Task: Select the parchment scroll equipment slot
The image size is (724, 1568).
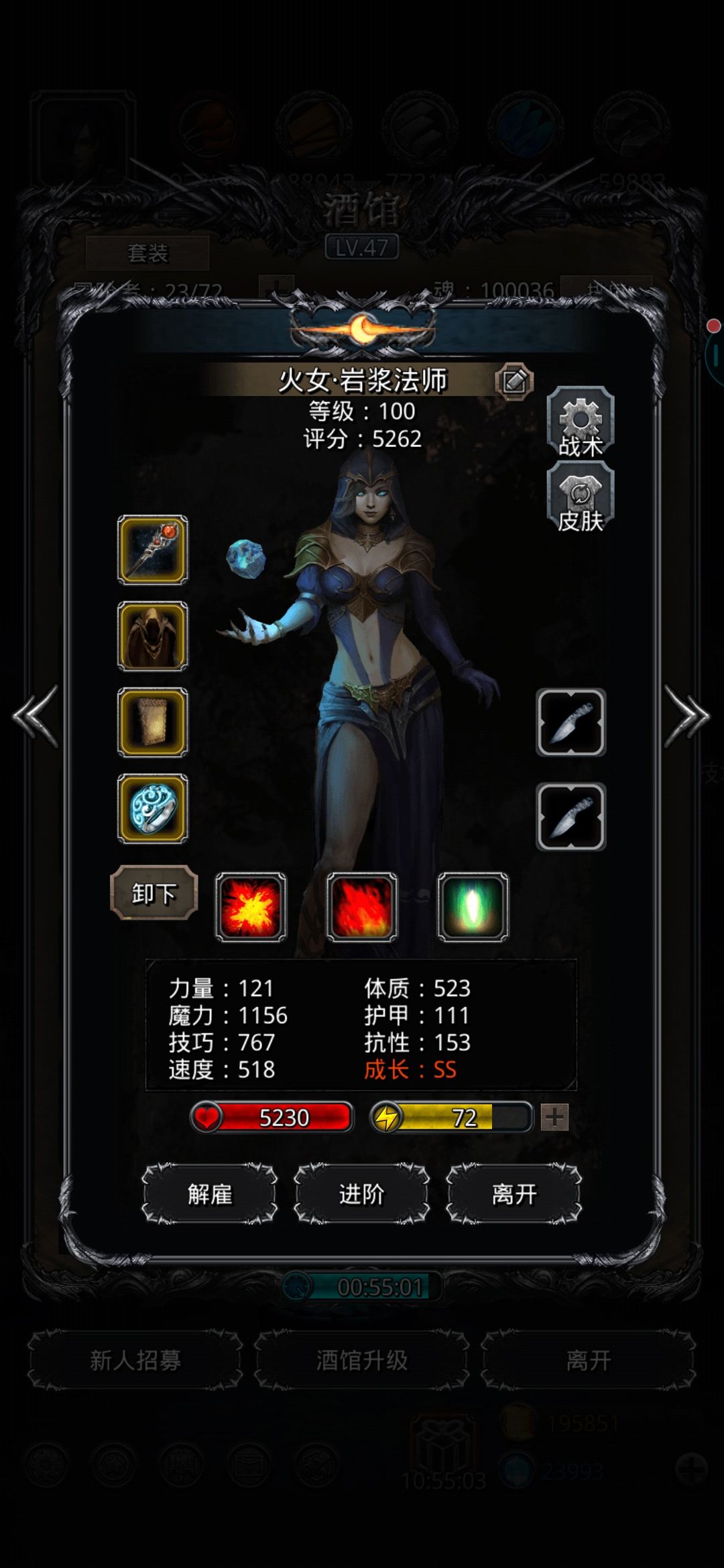Action: (x=153, y=722)
